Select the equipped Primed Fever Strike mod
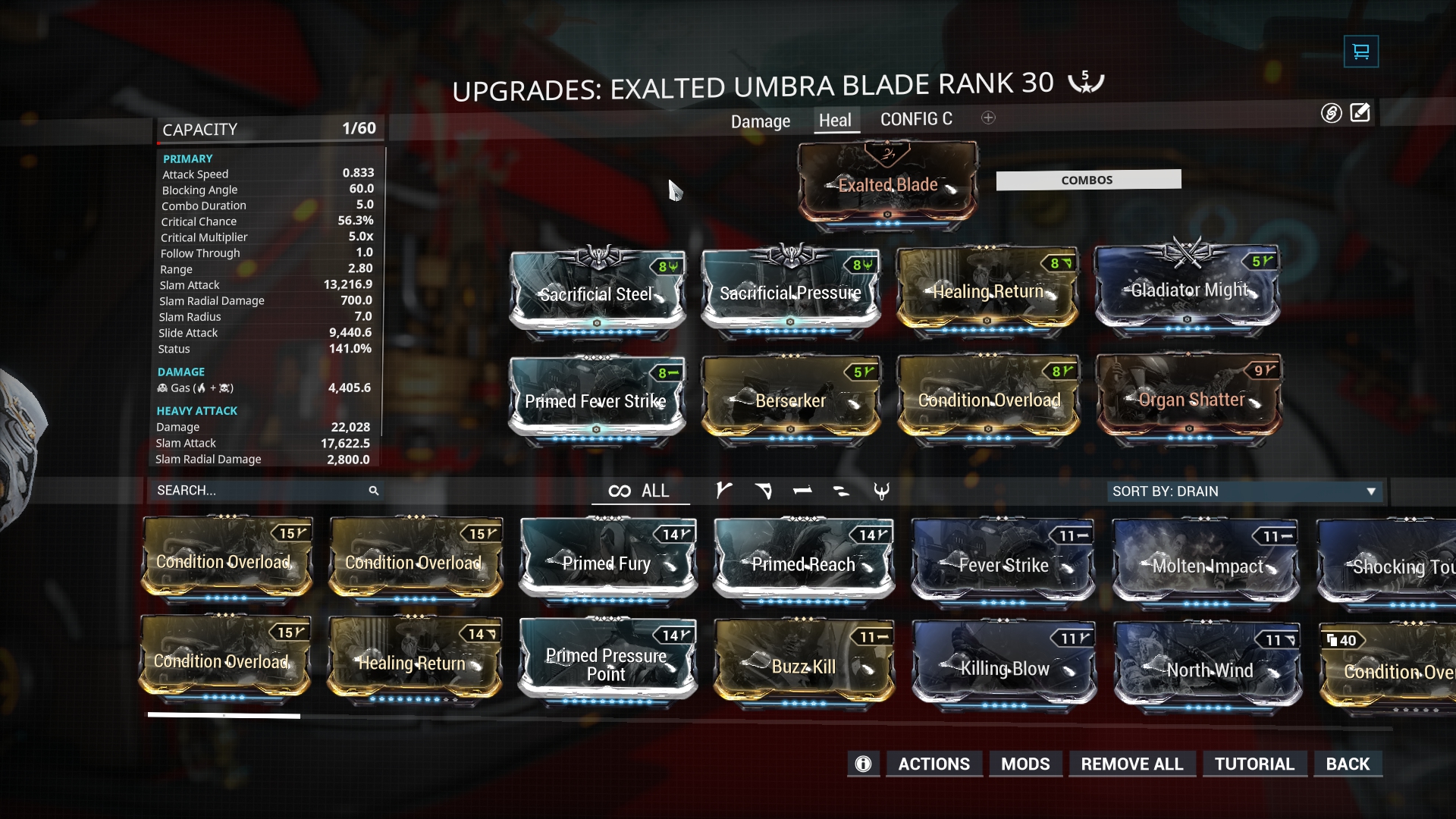Image resolution: width=1456 pixels, height=819 pixels. tap(596, 400)
